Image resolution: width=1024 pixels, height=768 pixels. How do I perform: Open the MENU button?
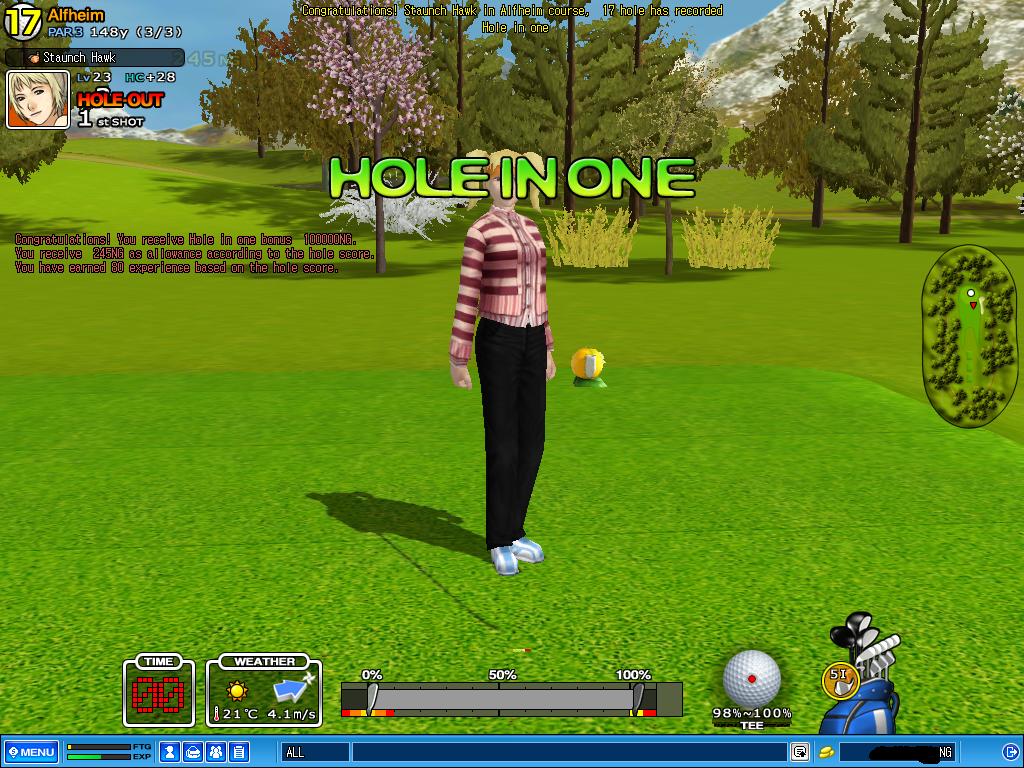pos(31,752)
